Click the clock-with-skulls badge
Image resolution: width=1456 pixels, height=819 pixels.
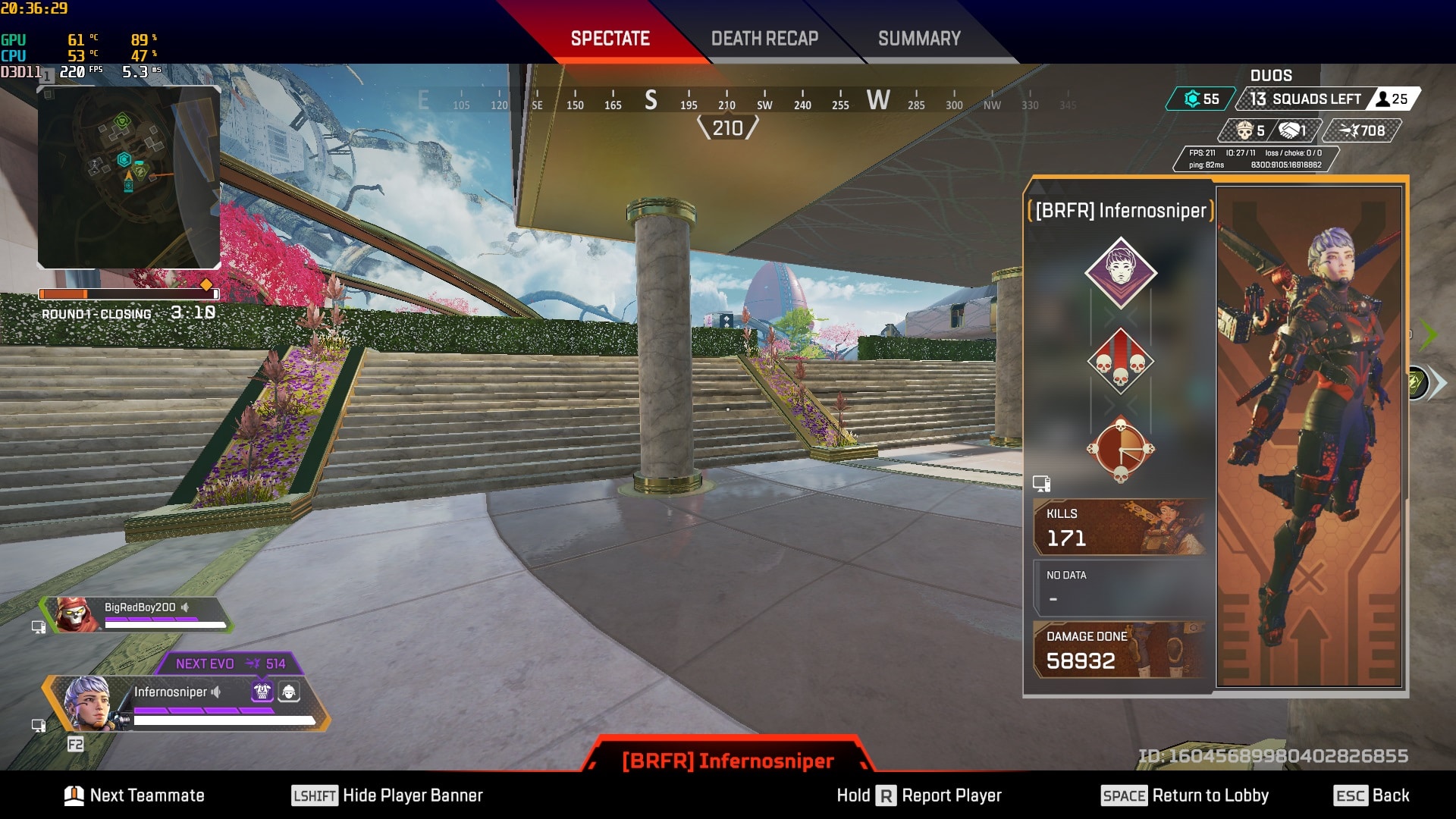[x=1121, y=449]
